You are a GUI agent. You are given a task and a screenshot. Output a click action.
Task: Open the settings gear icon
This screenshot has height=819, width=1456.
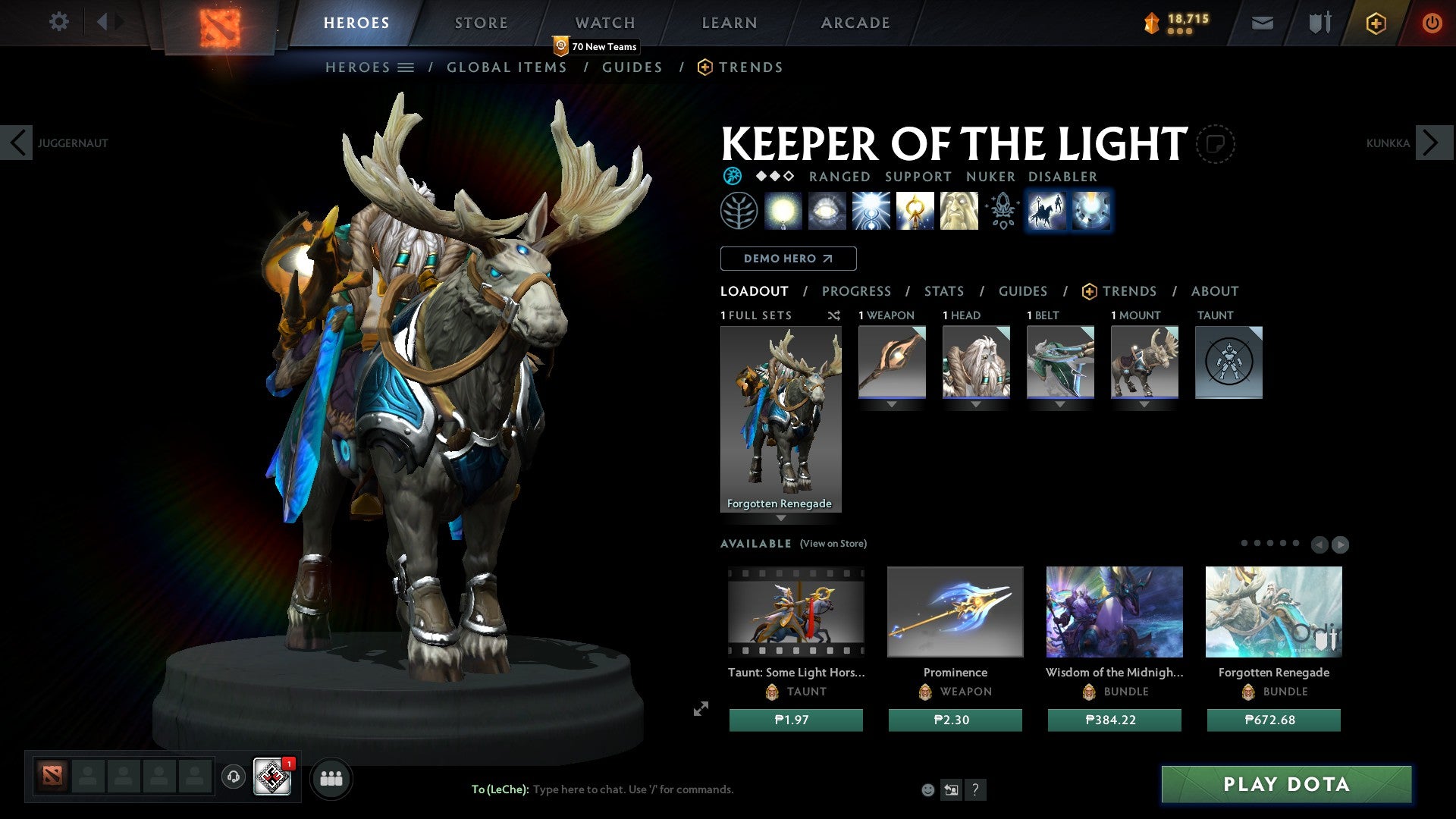[x=58, y=22]
